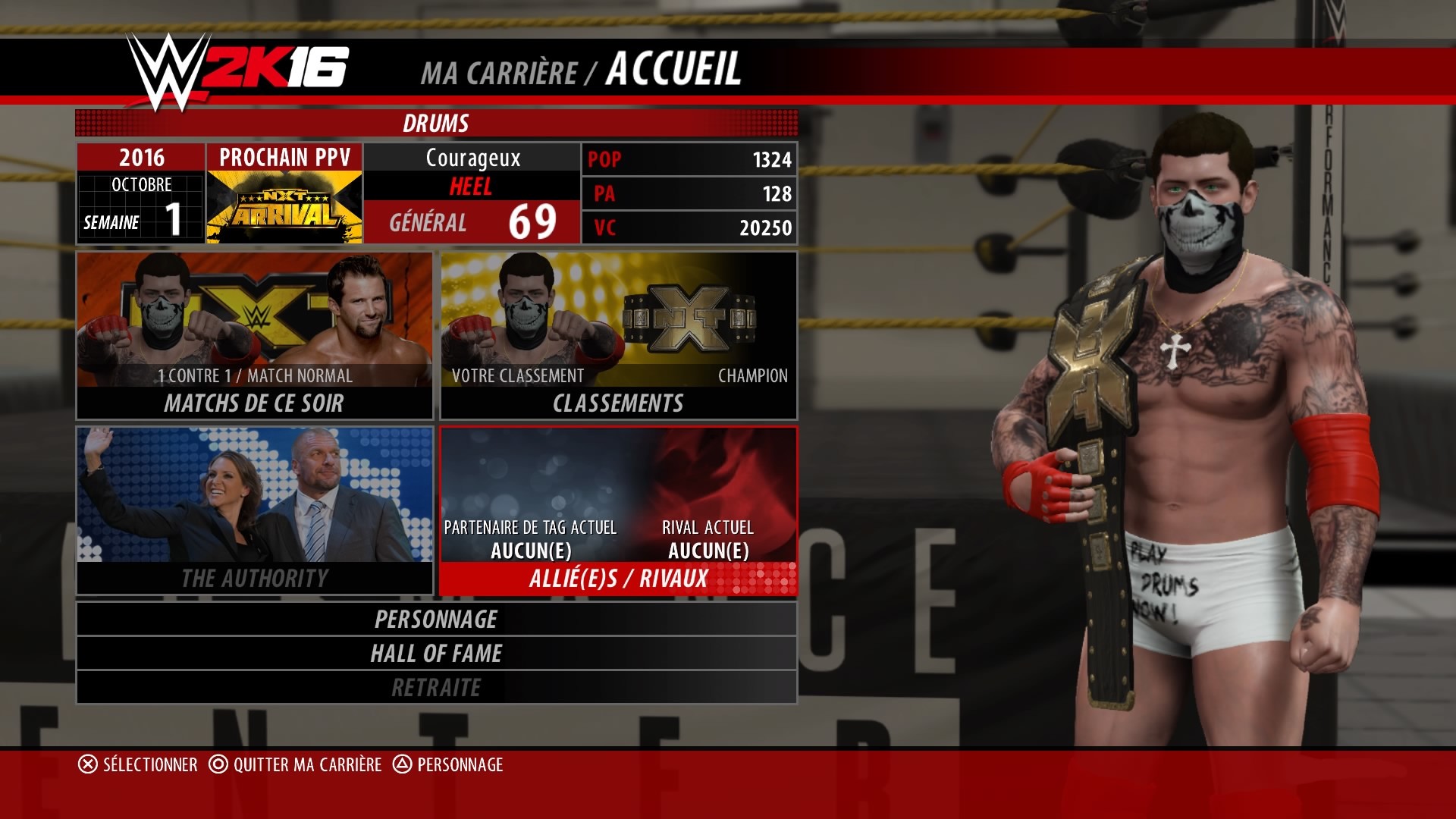This screenshot has height=819, width=1456.
Task: Open The Authority panel
Action: (255, 510)
